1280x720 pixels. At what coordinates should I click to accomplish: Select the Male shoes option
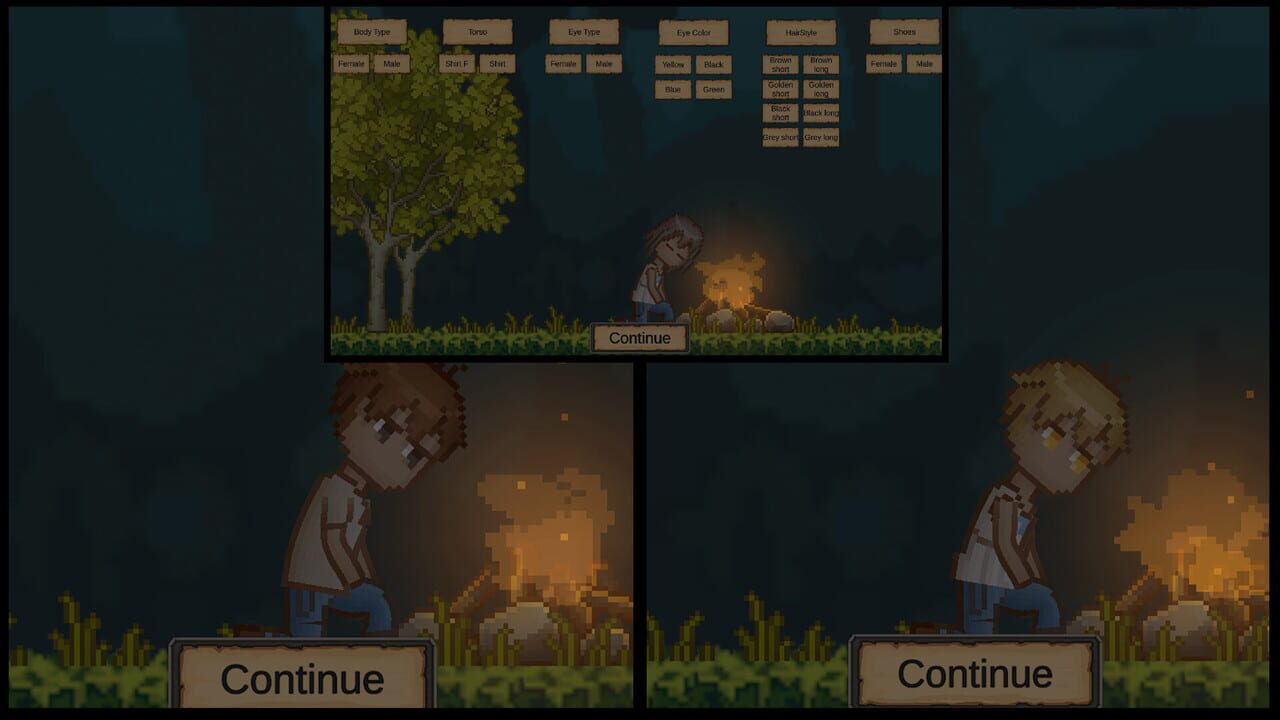pos(923,63)
